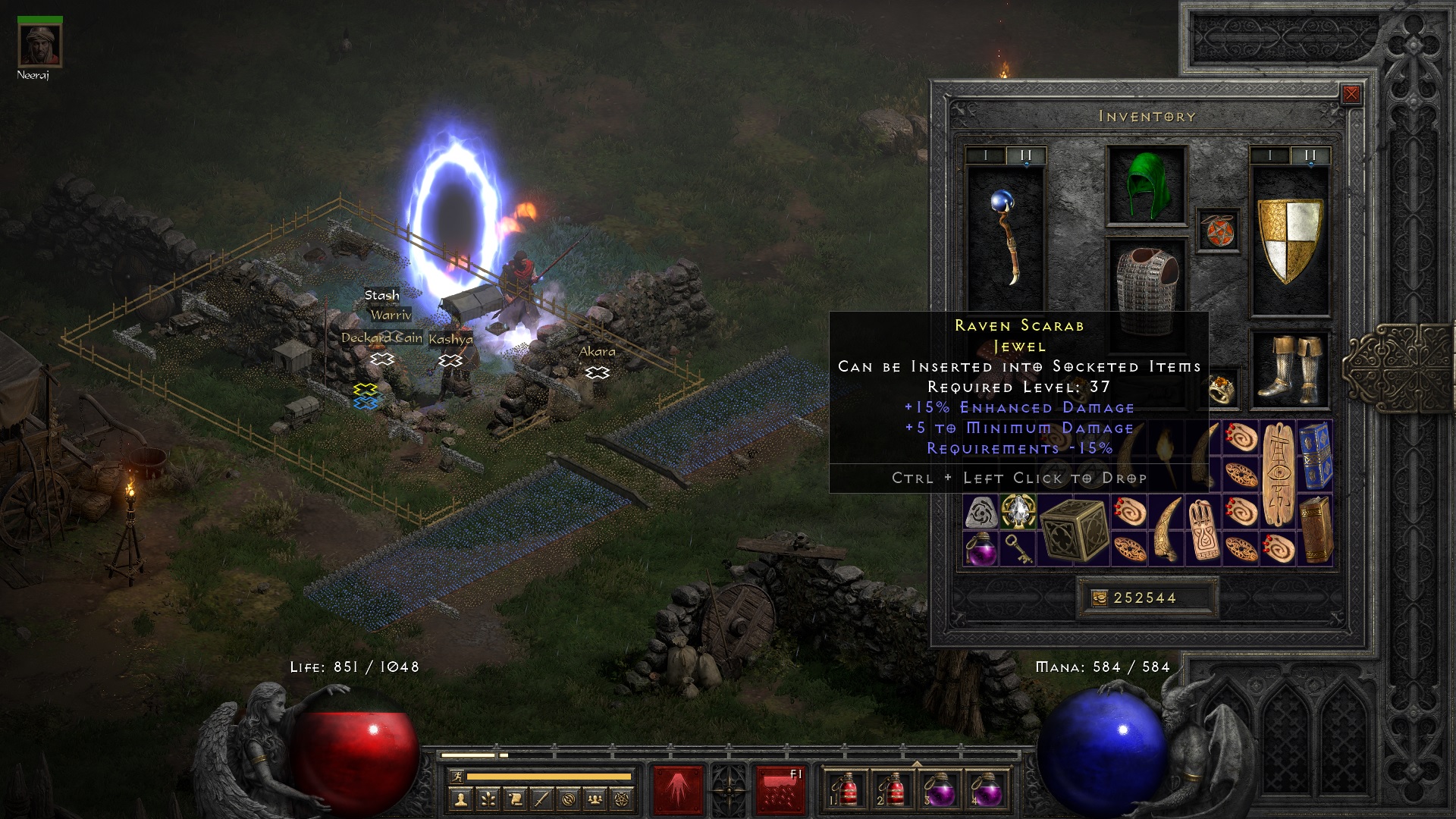This screenshot has width=1456, height=819.
Task: Pick up the equipped gold and white shield
Action: coord(1290,240)
